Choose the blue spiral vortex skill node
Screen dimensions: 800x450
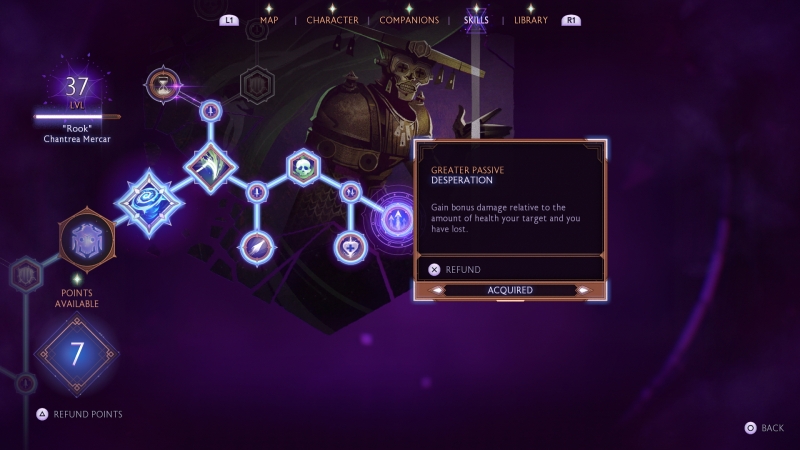pyautogui.click(x=150, y=200)
